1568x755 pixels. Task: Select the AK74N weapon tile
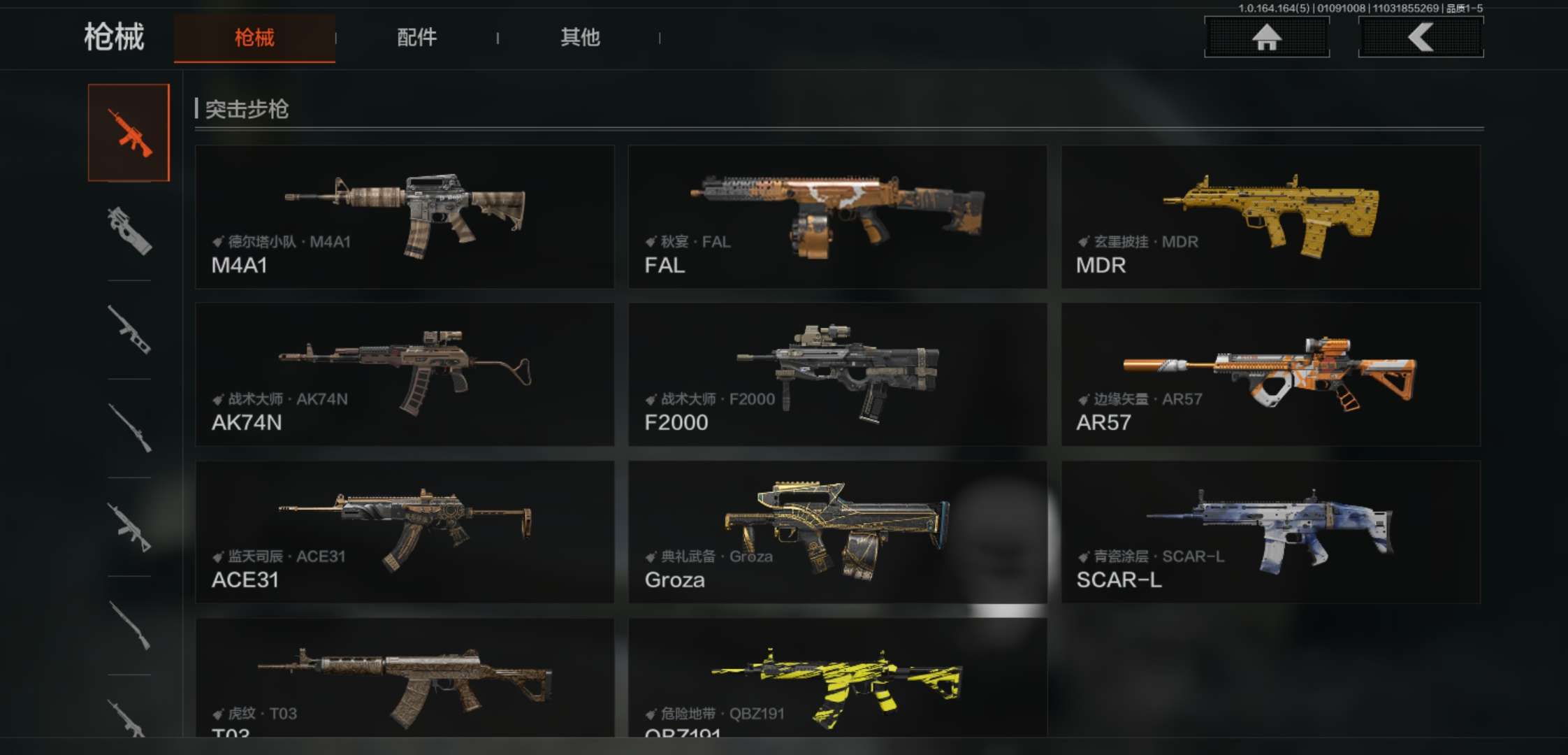[405, 374]
